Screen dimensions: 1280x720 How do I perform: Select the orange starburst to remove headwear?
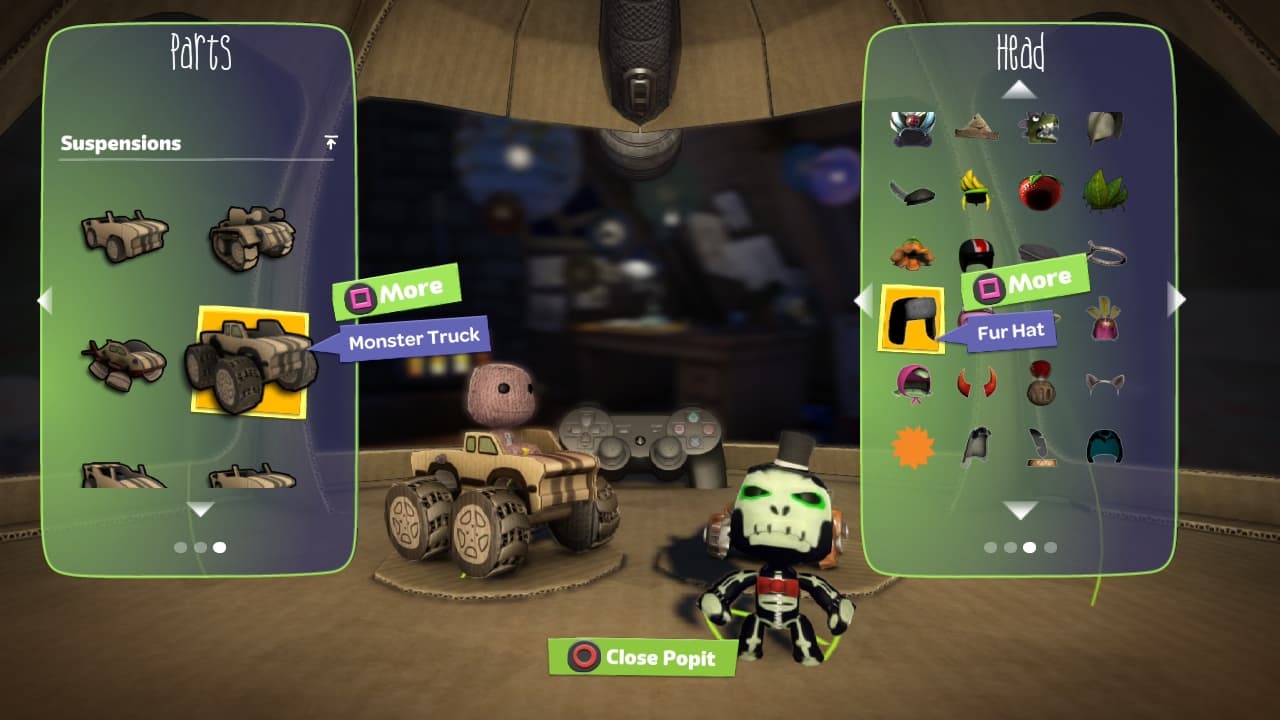911,447
